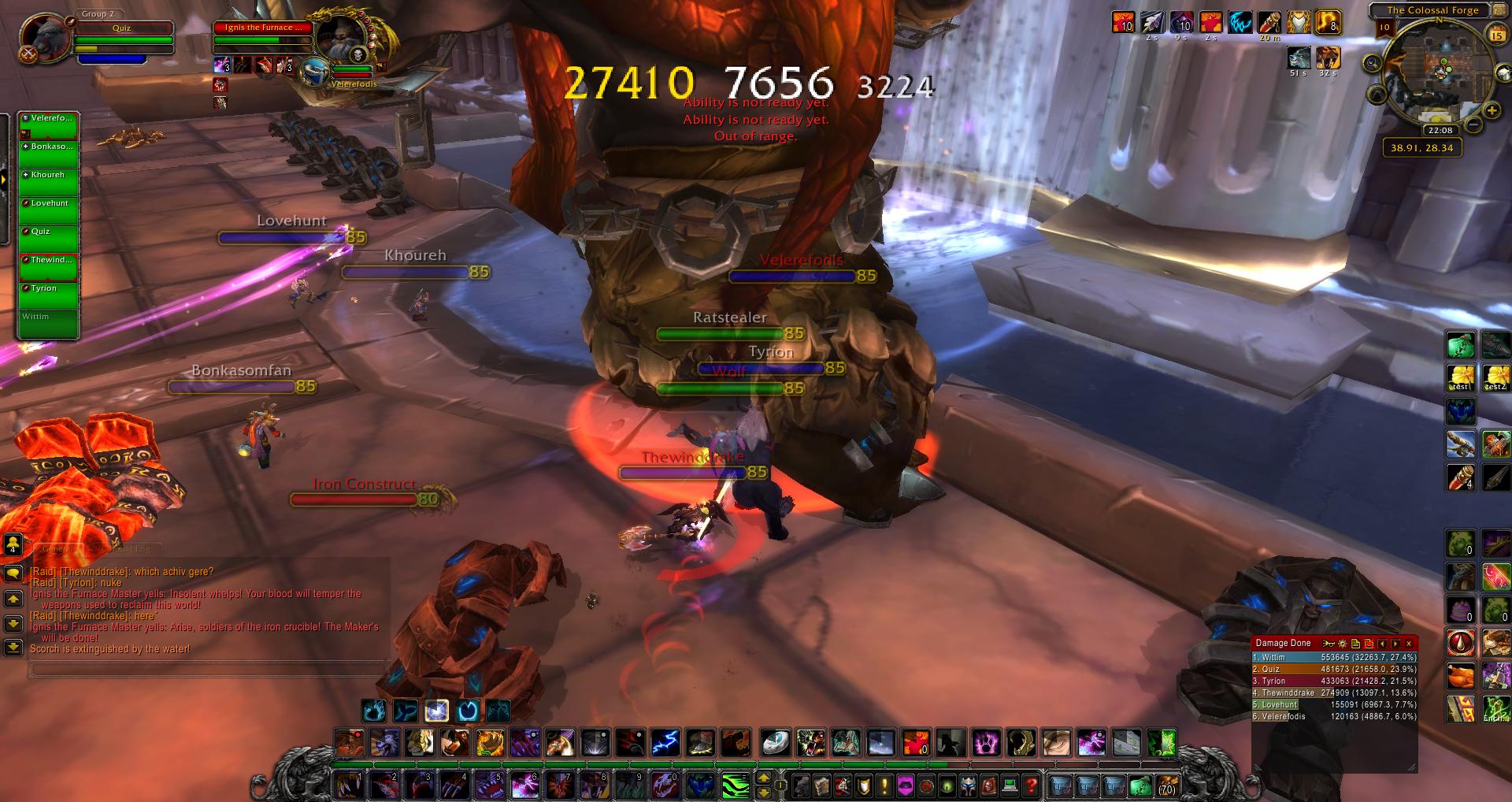Click the minimap zoom-in plus button
Image resolution: width=1512 pixels, height=802 pixels.
point(1492,111)
